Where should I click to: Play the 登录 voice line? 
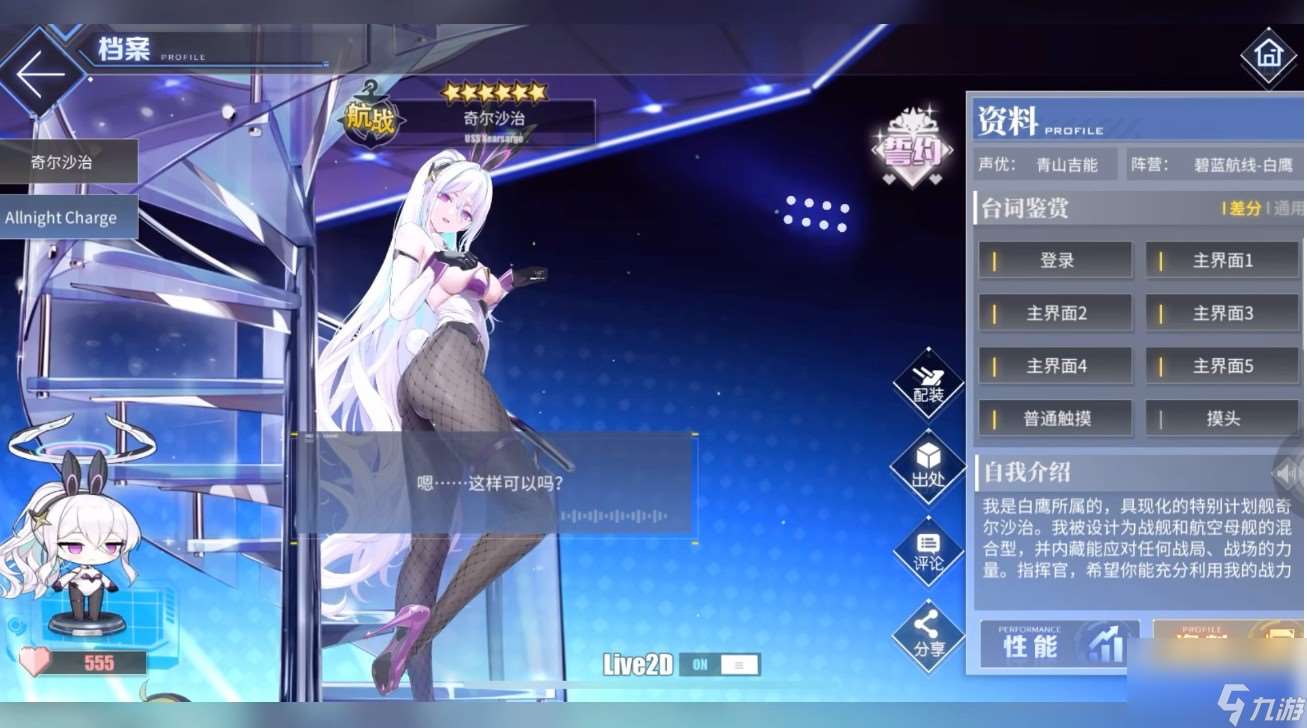[1055, 260]
